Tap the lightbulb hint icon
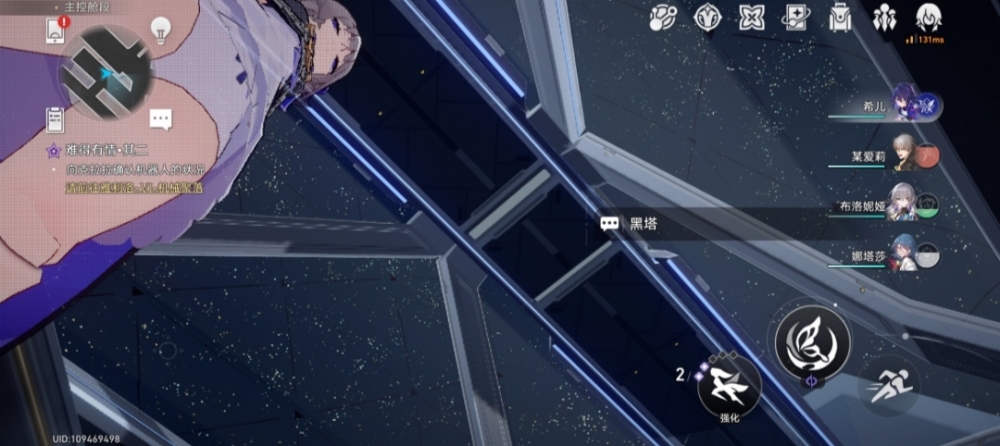Viewport: 1000px width, 446px height. (x=159, y=30)
